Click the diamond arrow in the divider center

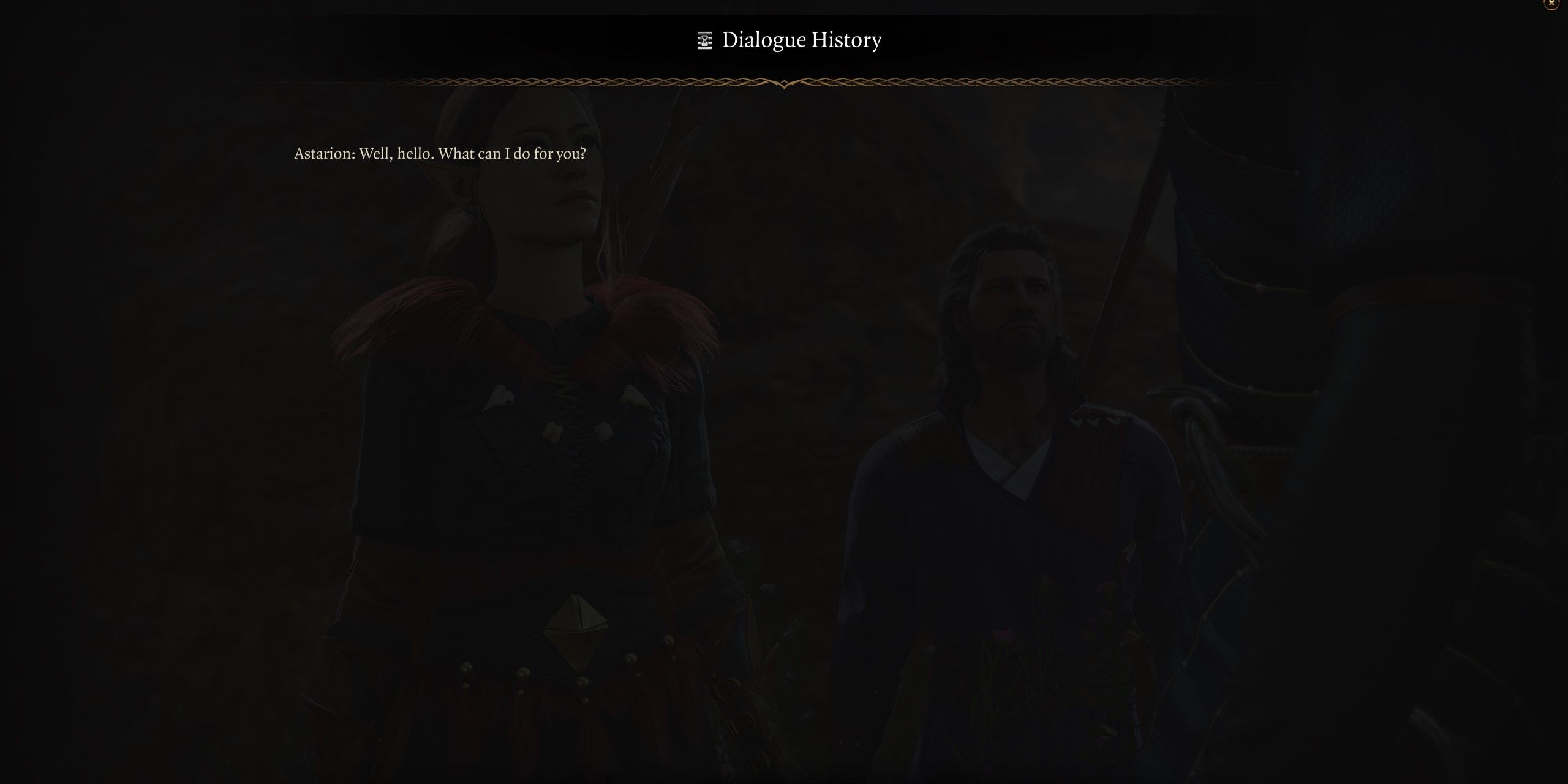coord(784,85)
